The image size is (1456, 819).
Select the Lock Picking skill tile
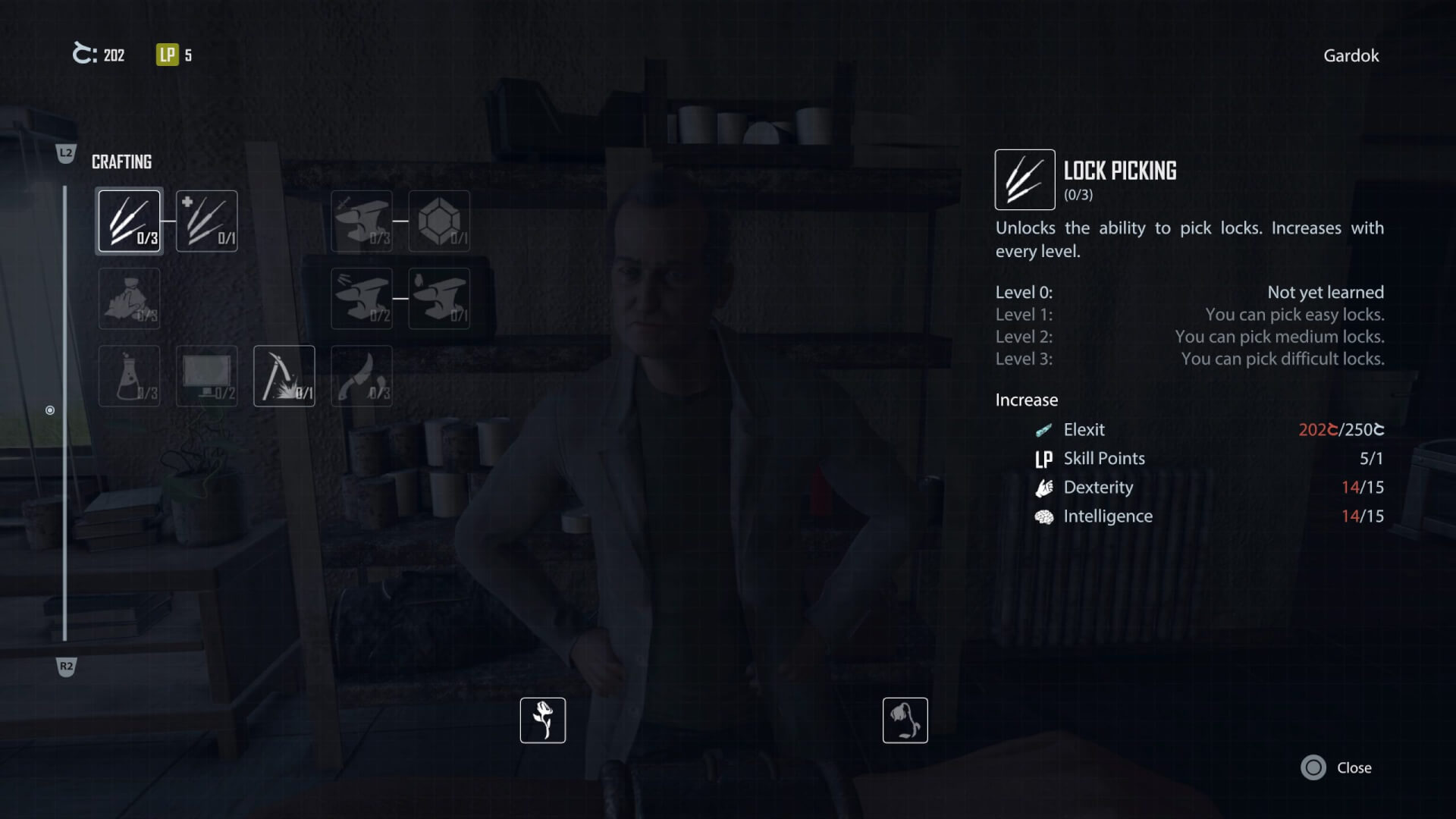point(130,221)
